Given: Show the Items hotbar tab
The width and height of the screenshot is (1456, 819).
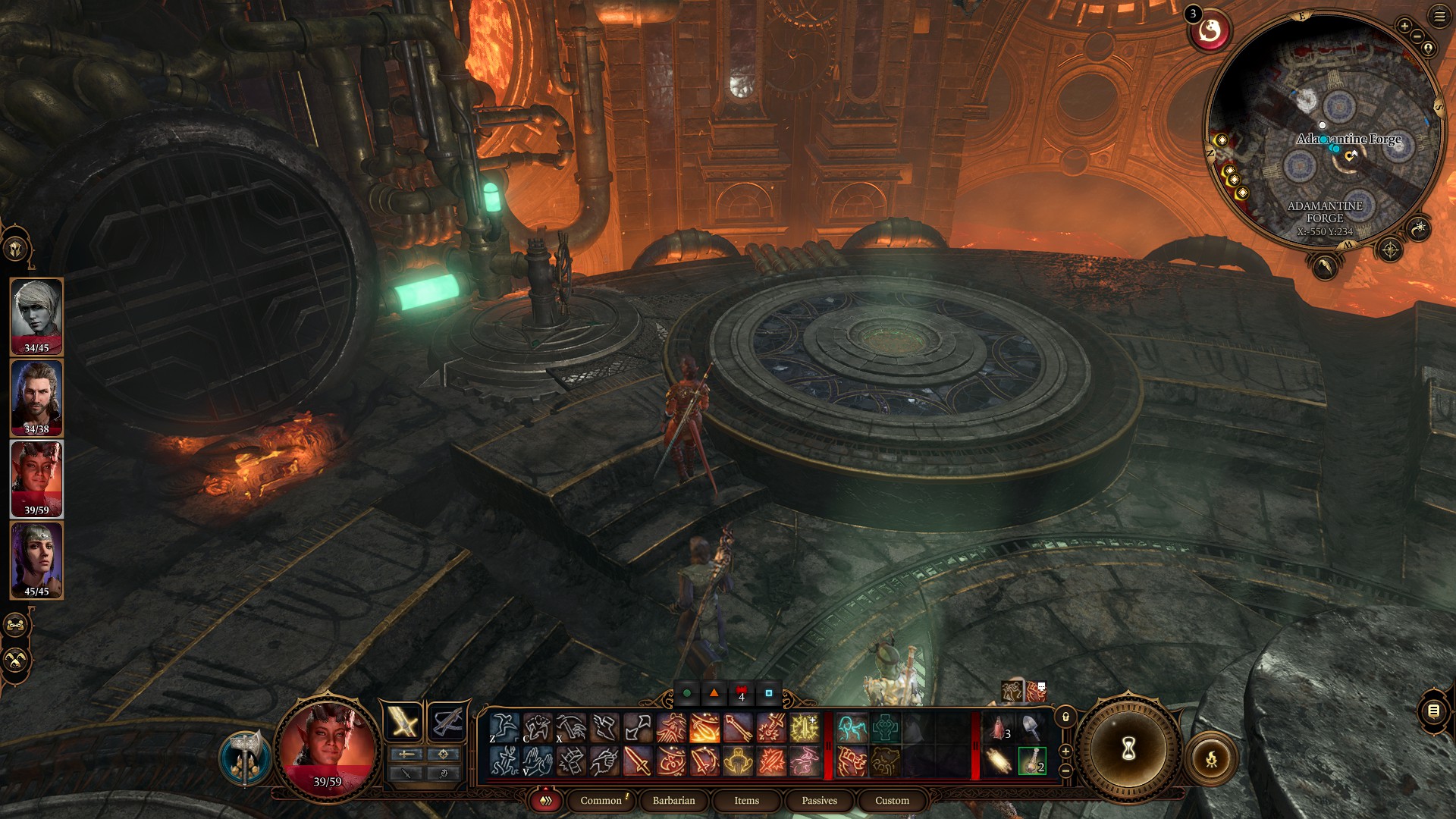Looking at the screenshot, I should pyautogui.click(x=746, y=800).
